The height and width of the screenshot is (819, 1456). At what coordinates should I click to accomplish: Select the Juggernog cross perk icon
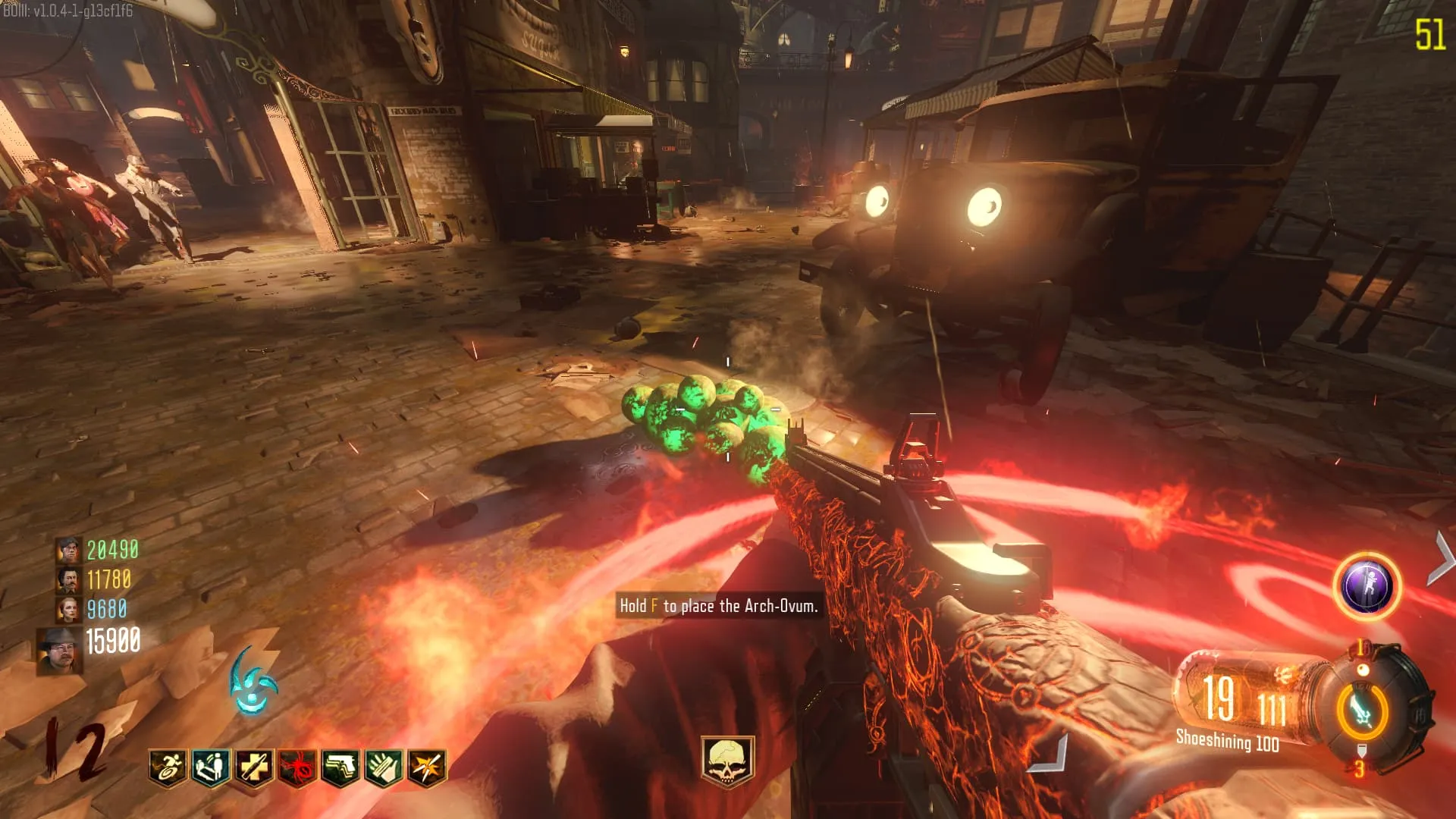[254, 767]
